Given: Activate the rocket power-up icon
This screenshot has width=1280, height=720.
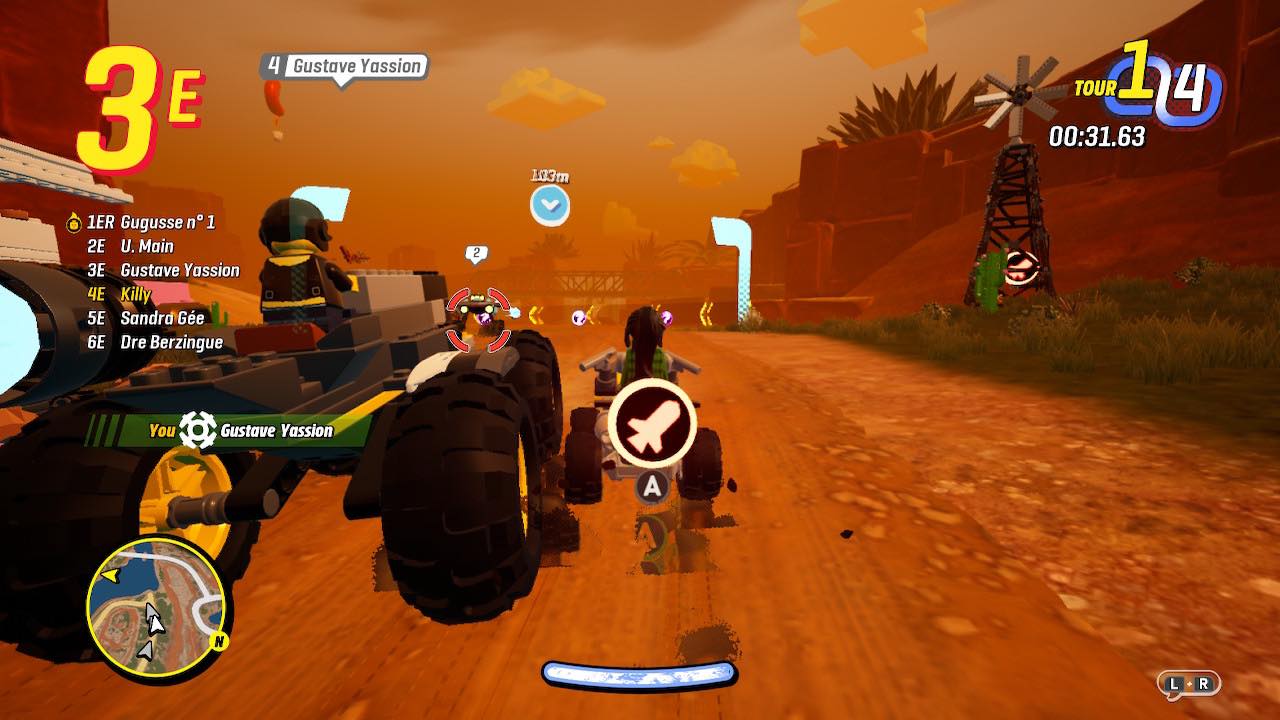Looking at the screenshot, I should tap(653, 426).
